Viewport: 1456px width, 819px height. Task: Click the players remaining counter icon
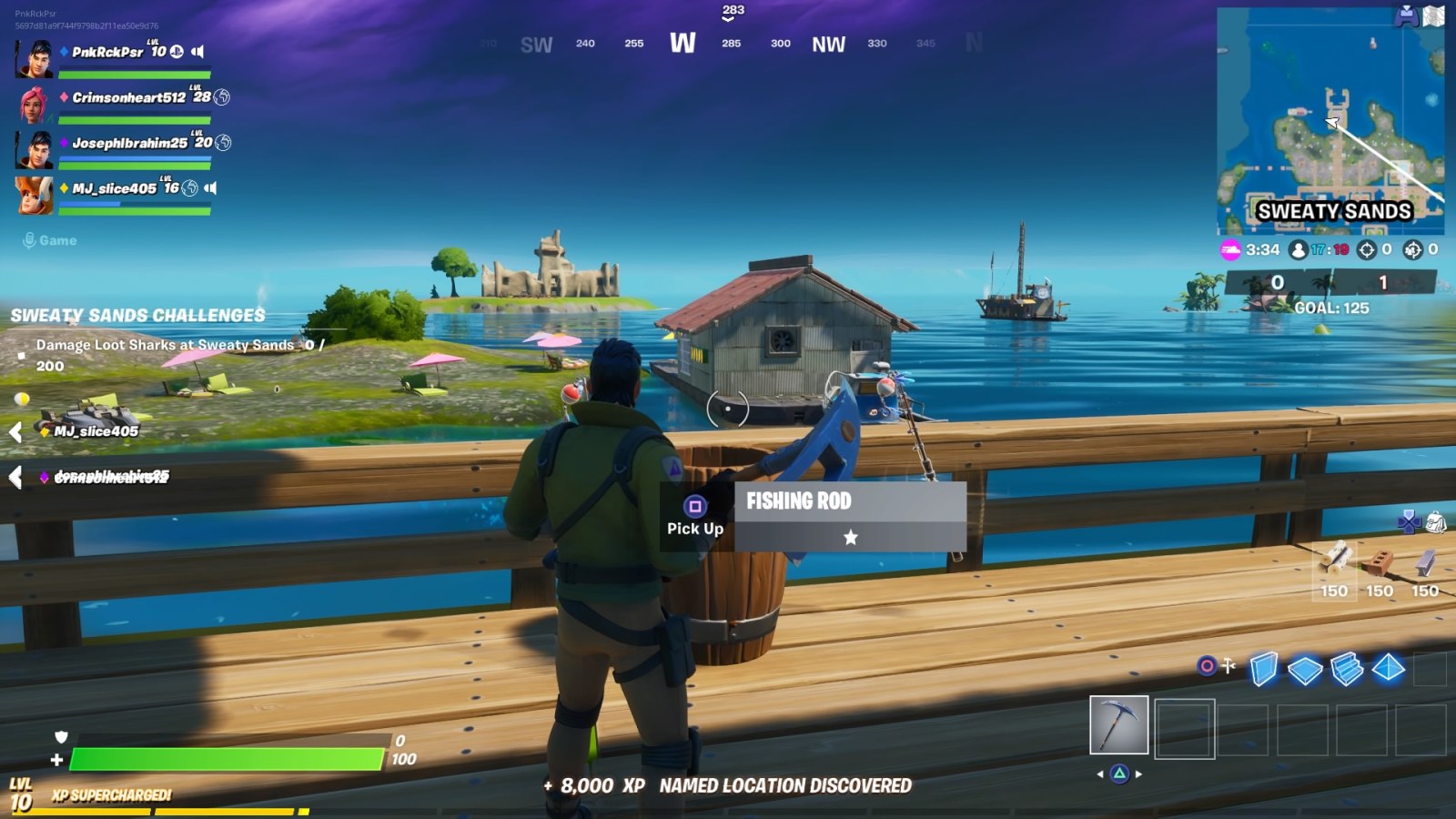click(1299, 248)
